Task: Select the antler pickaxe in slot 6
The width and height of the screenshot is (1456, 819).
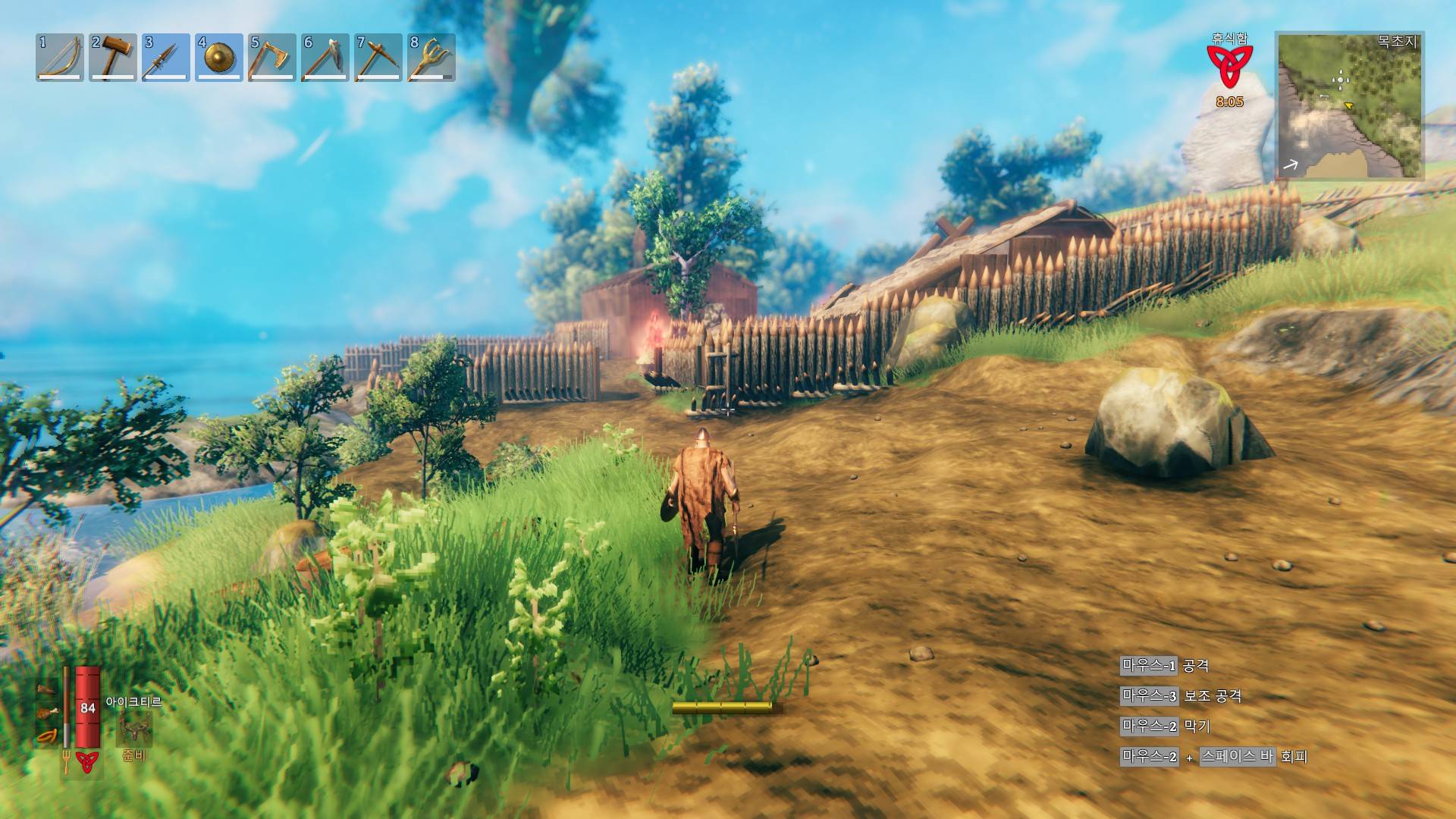Action: 325,57
